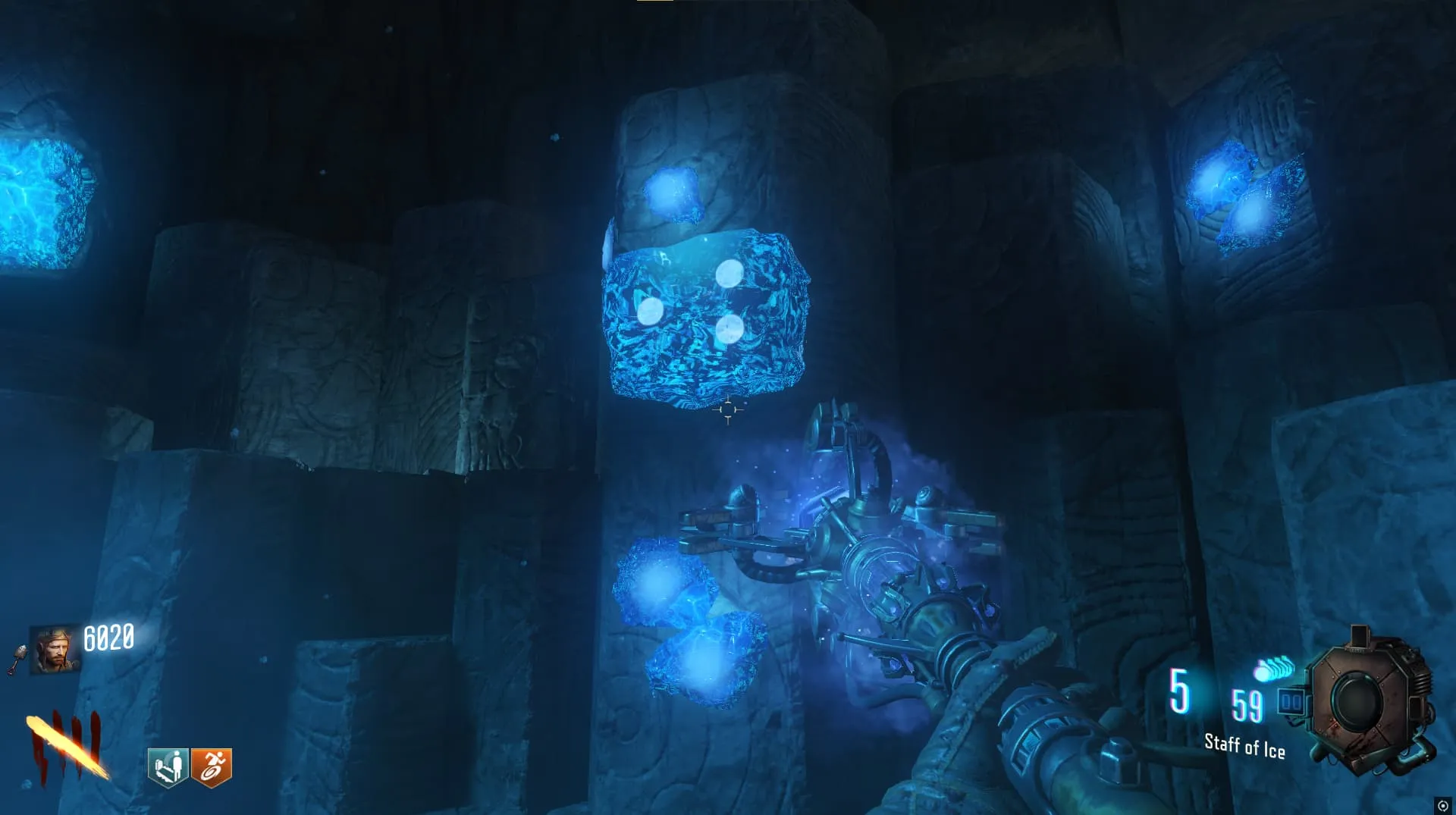Click the glowing grenade stack icon
1456x815 pixels.
tap(1274, 669)
